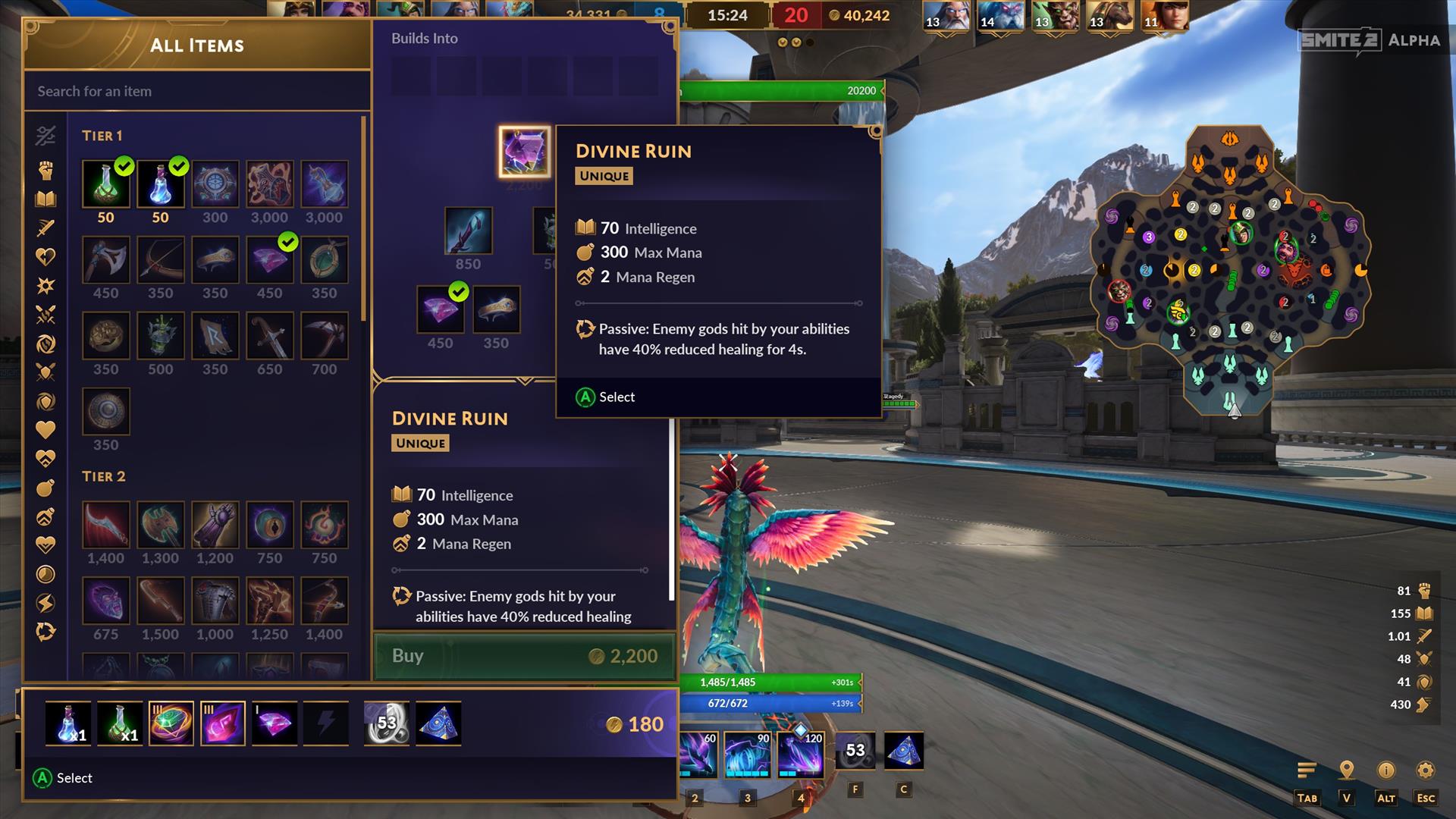Image resolution: width=1456 pixels, height=819 pixels.
Task: Open settings with the gear icon
Action: coord(1425,770)
